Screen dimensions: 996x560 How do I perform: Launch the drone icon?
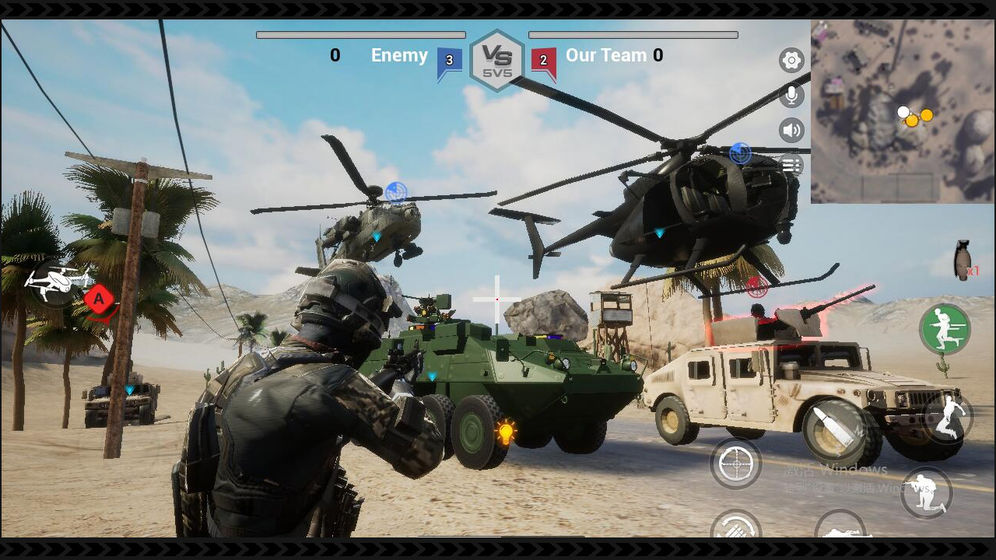click(57, 282)
